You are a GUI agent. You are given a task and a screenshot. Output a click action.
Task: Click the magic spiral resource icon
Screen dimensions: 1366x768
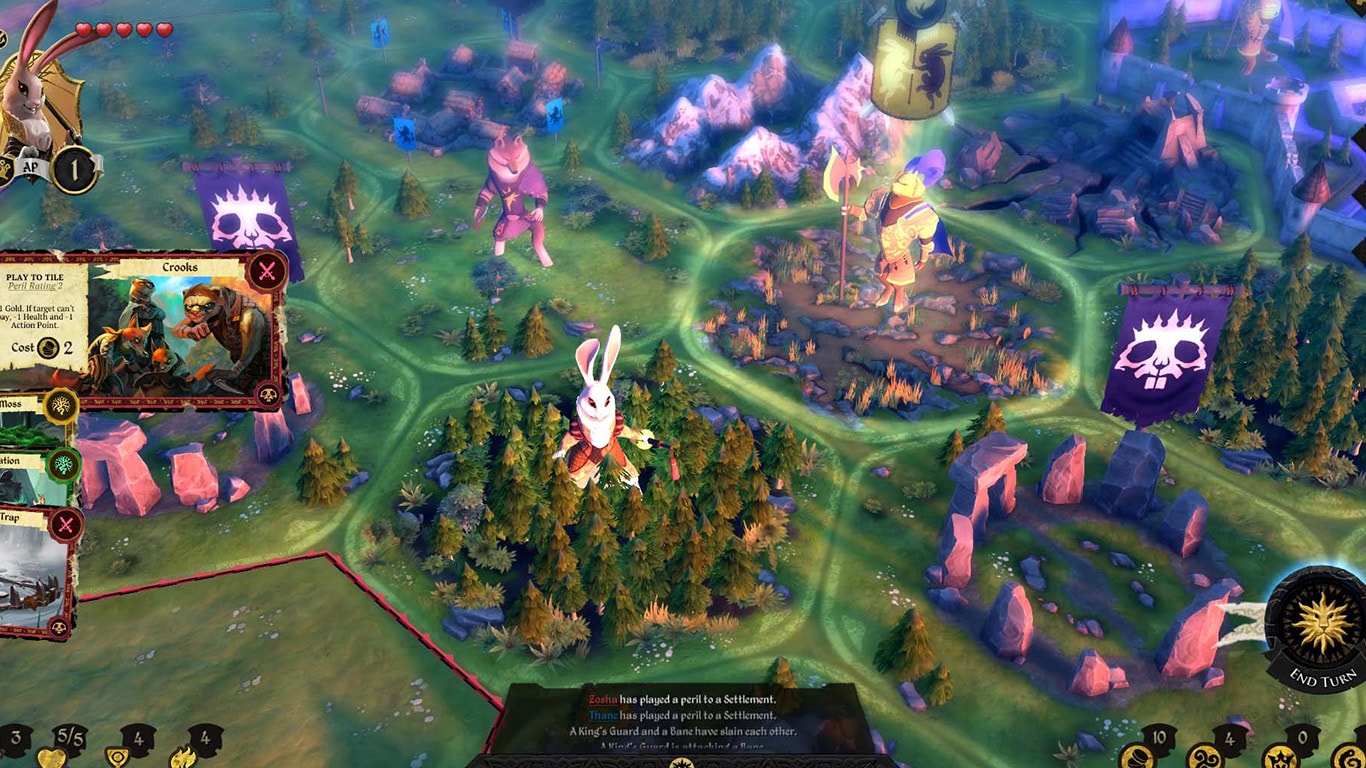click(x=1204, y=758)
